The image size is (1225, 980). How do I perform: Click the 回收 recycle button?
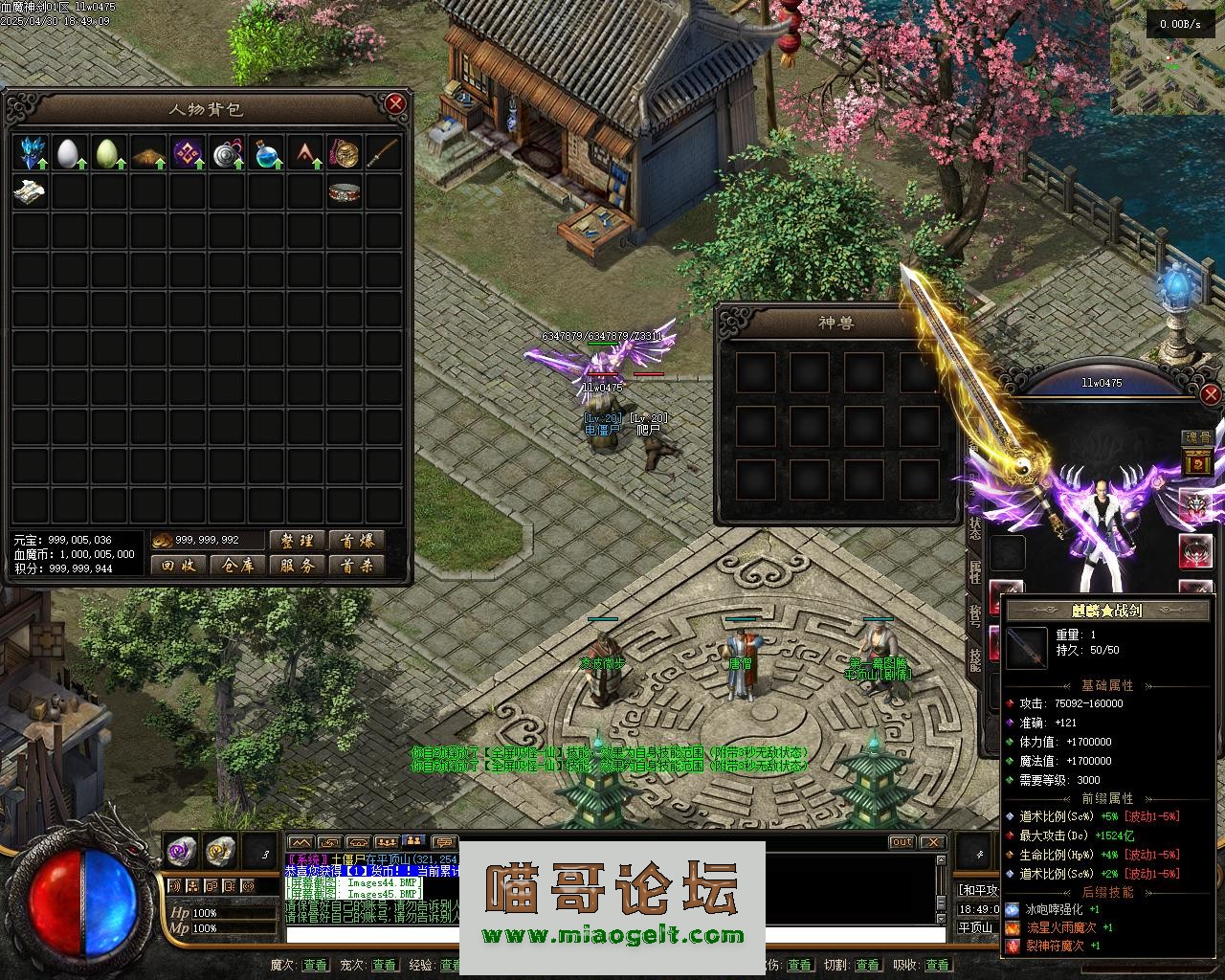click(179, 566)
